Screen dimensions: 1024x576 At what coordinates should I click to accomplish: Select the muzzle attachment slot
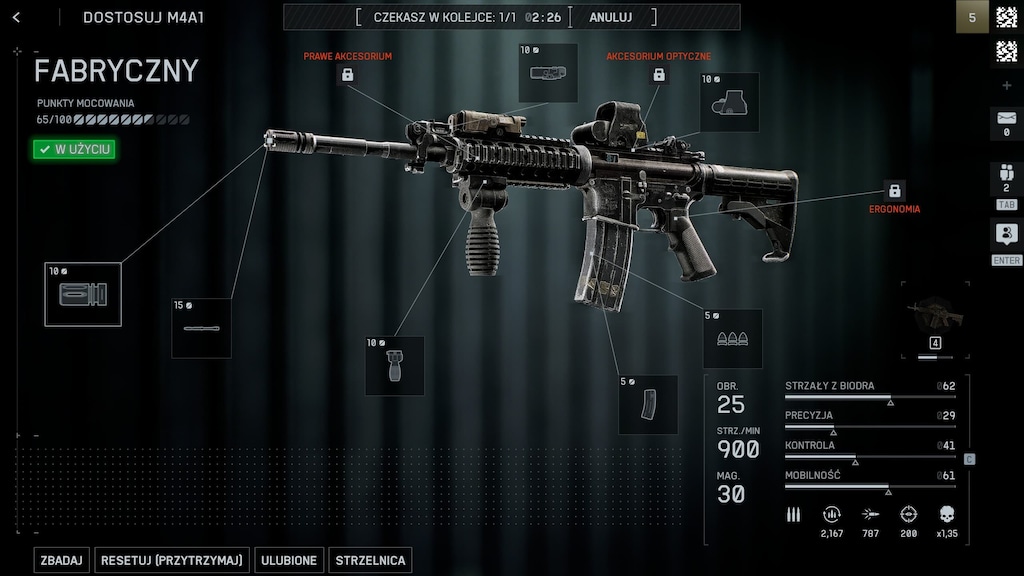point(83,294)
